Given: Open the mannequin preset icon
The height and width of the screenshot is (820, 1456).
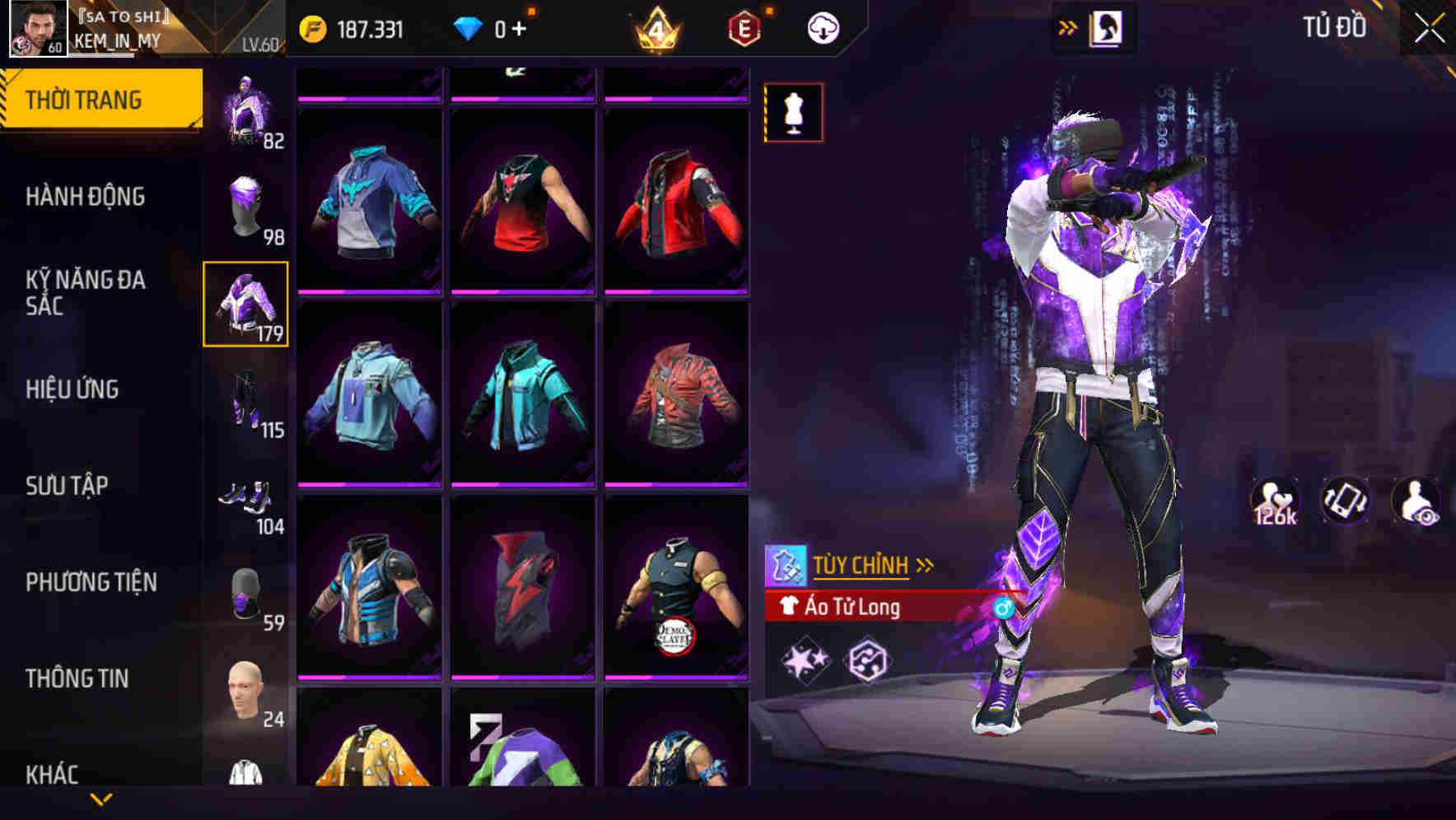Looking at the screenshot, I should click(x=793, y=112).
